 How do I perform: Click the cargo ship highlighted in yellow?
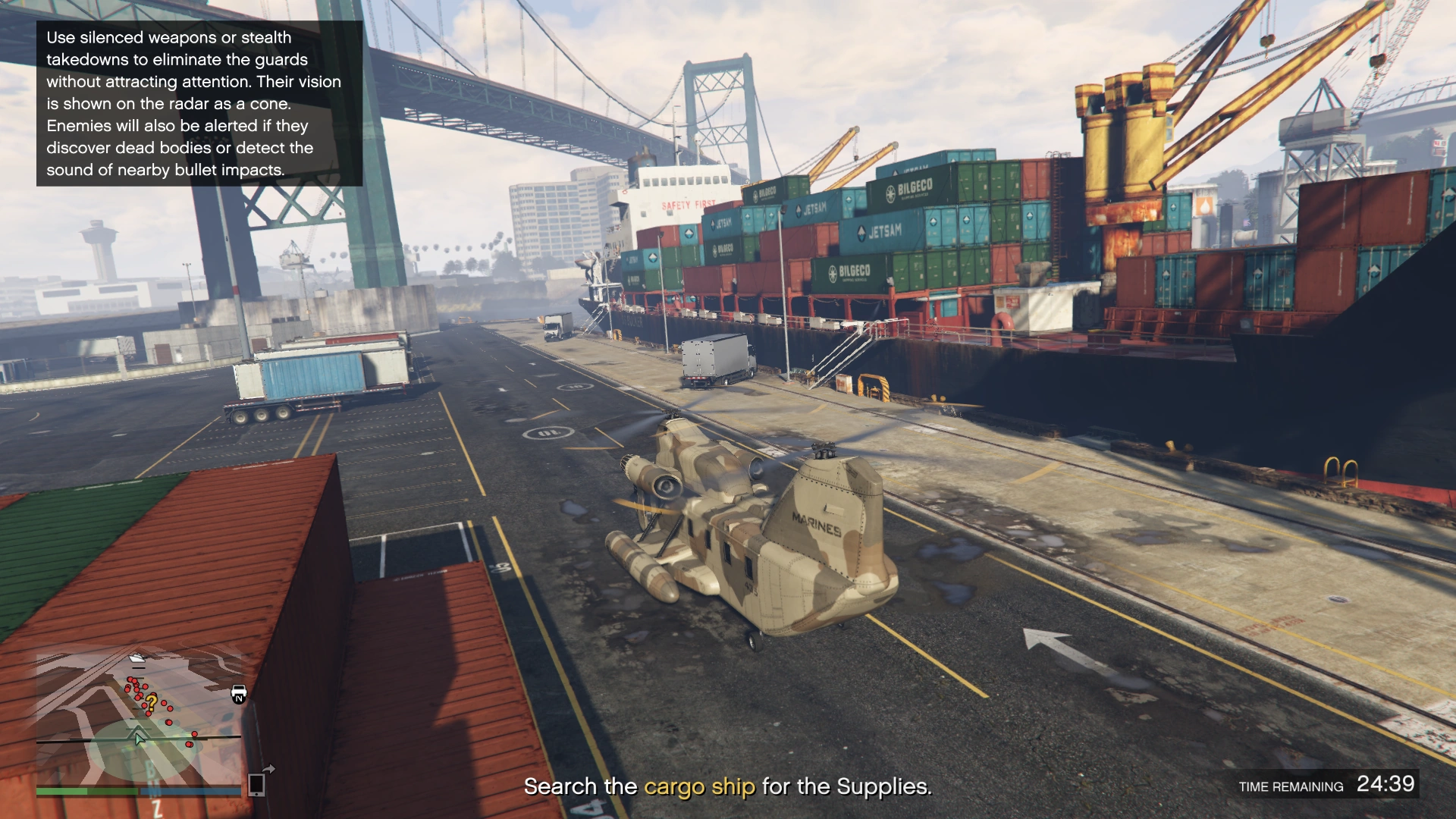coord(872,250)
